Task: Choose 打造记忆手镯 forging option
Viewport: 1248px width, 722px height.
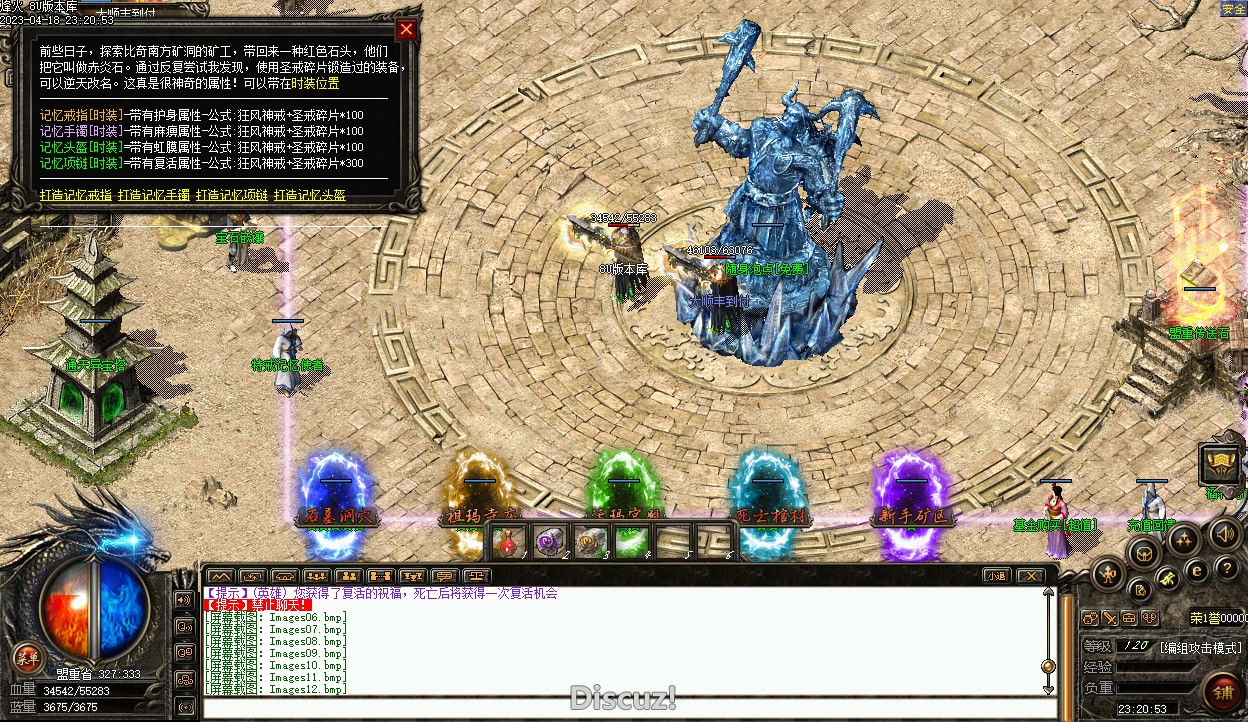Action: (154, 195)
